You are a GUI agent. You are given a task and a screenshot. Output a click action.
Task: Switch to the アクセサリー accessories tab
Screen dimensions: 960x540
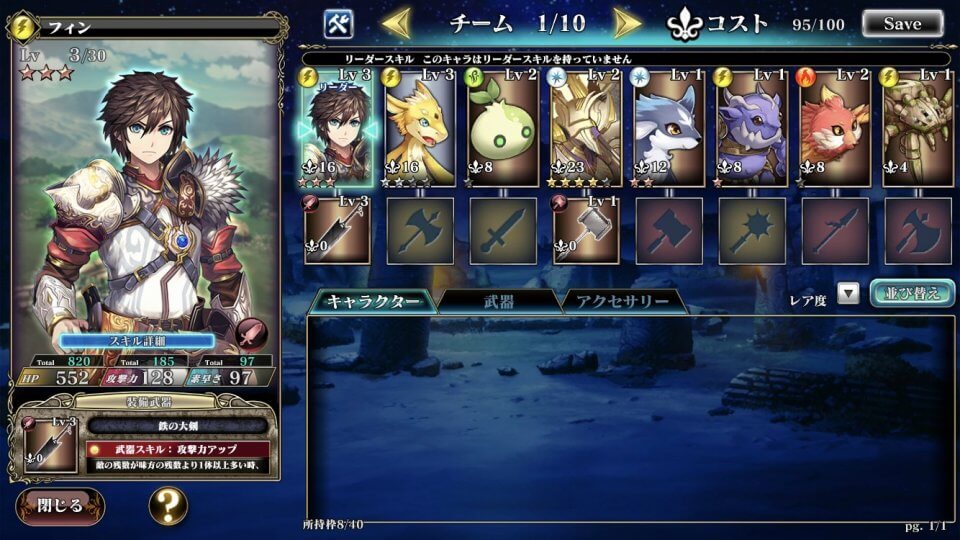tap(622, 301)
